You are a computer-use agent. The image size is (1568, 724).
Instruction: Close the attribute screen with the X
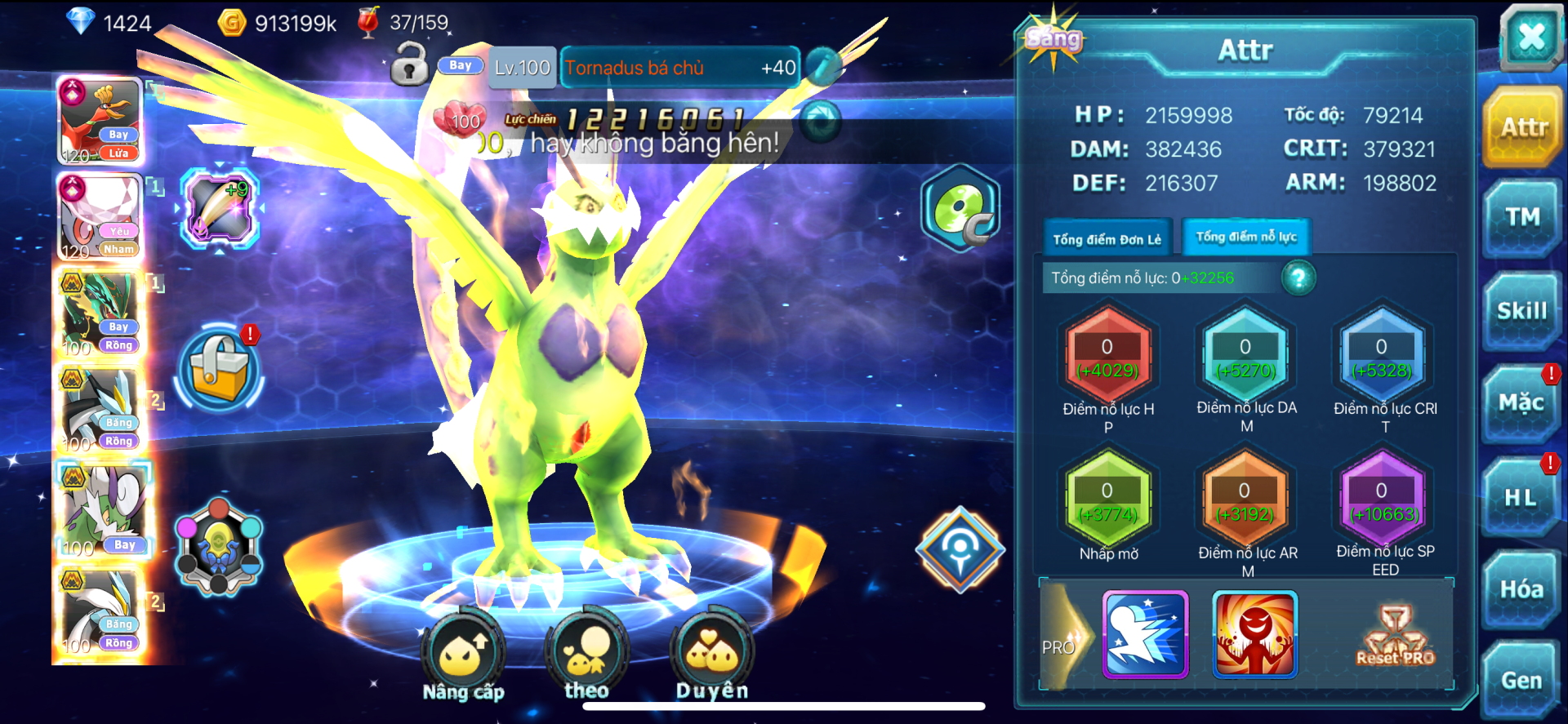click(x=1530, y=37)
